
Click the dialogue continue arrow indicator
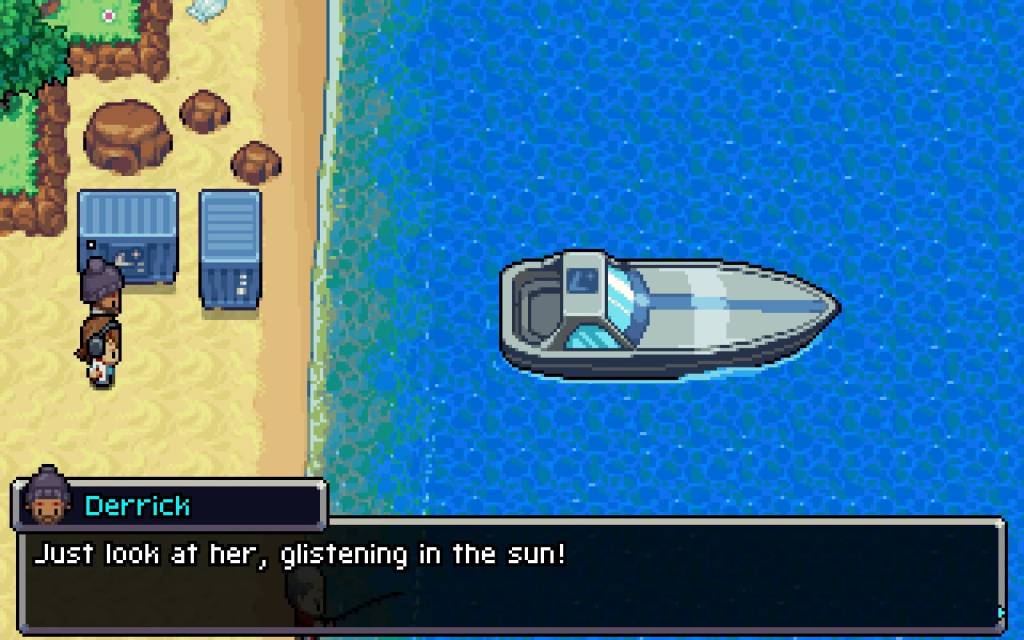(x=999, y=612)
